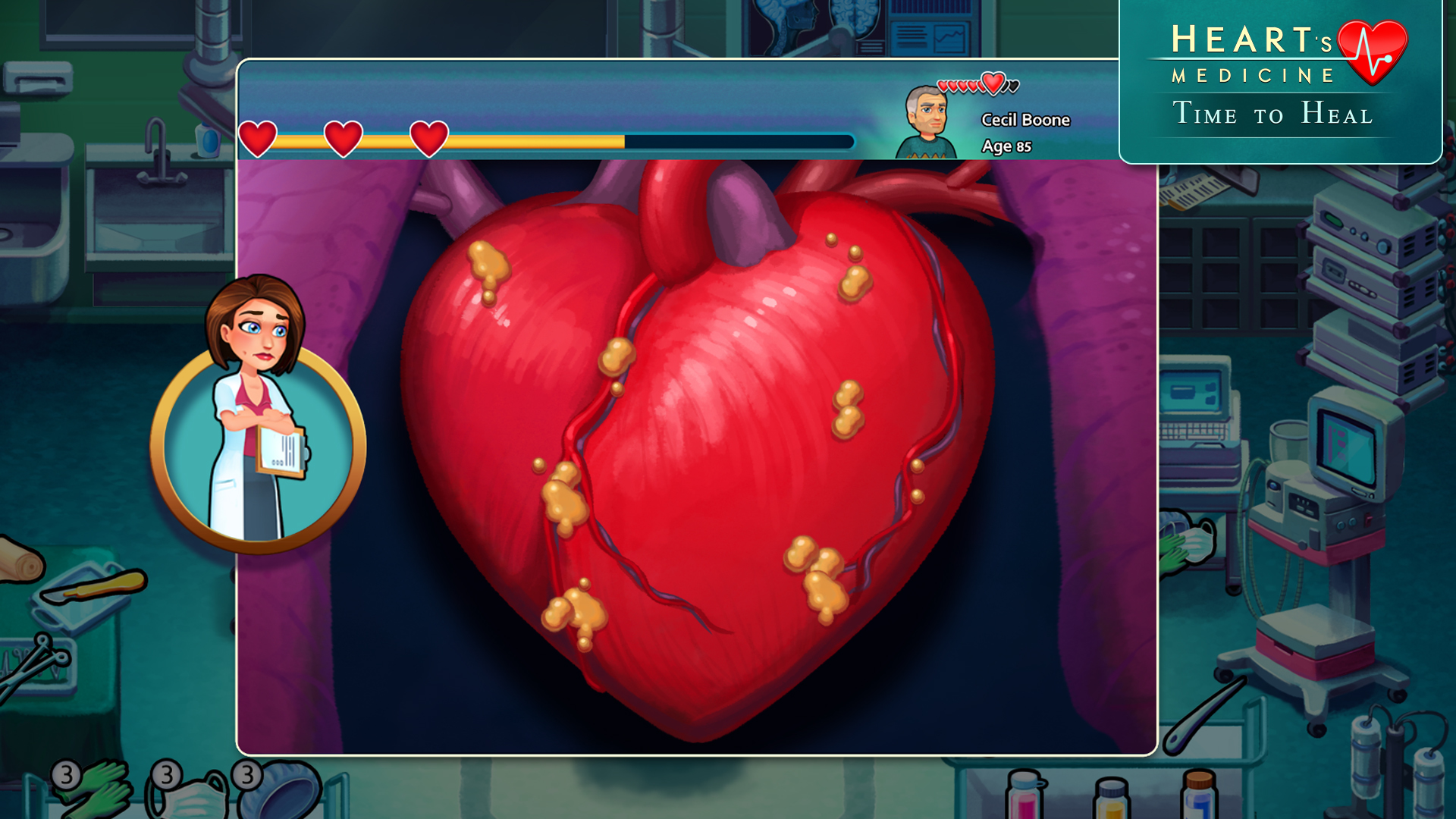
Task: Click the first red life heart
Action: coord(258,139)
